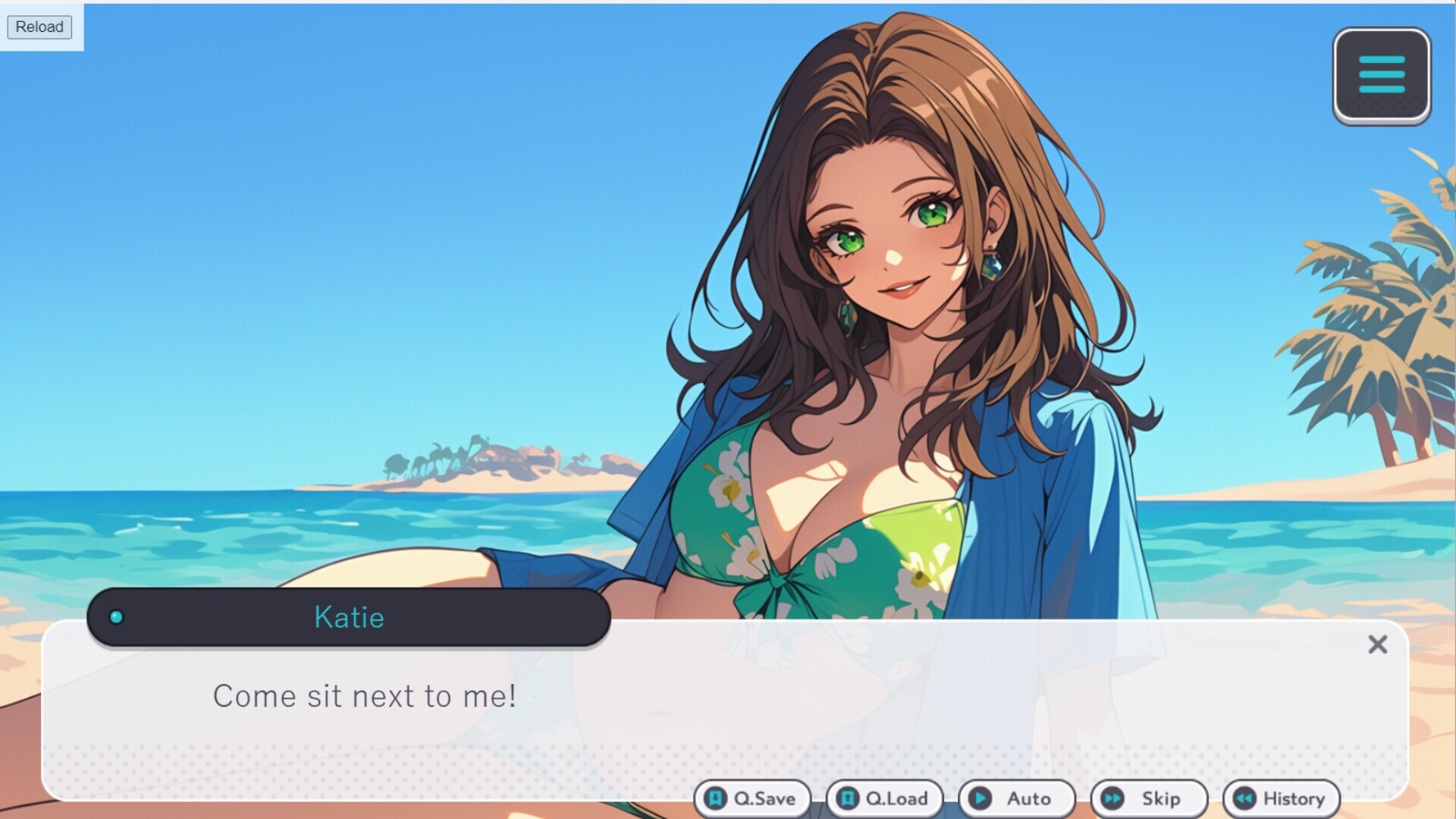Open the dialogue History screen
The width and height of the screenshot is (1456, 819).
pyautogui.click(x=1282, y=799)
